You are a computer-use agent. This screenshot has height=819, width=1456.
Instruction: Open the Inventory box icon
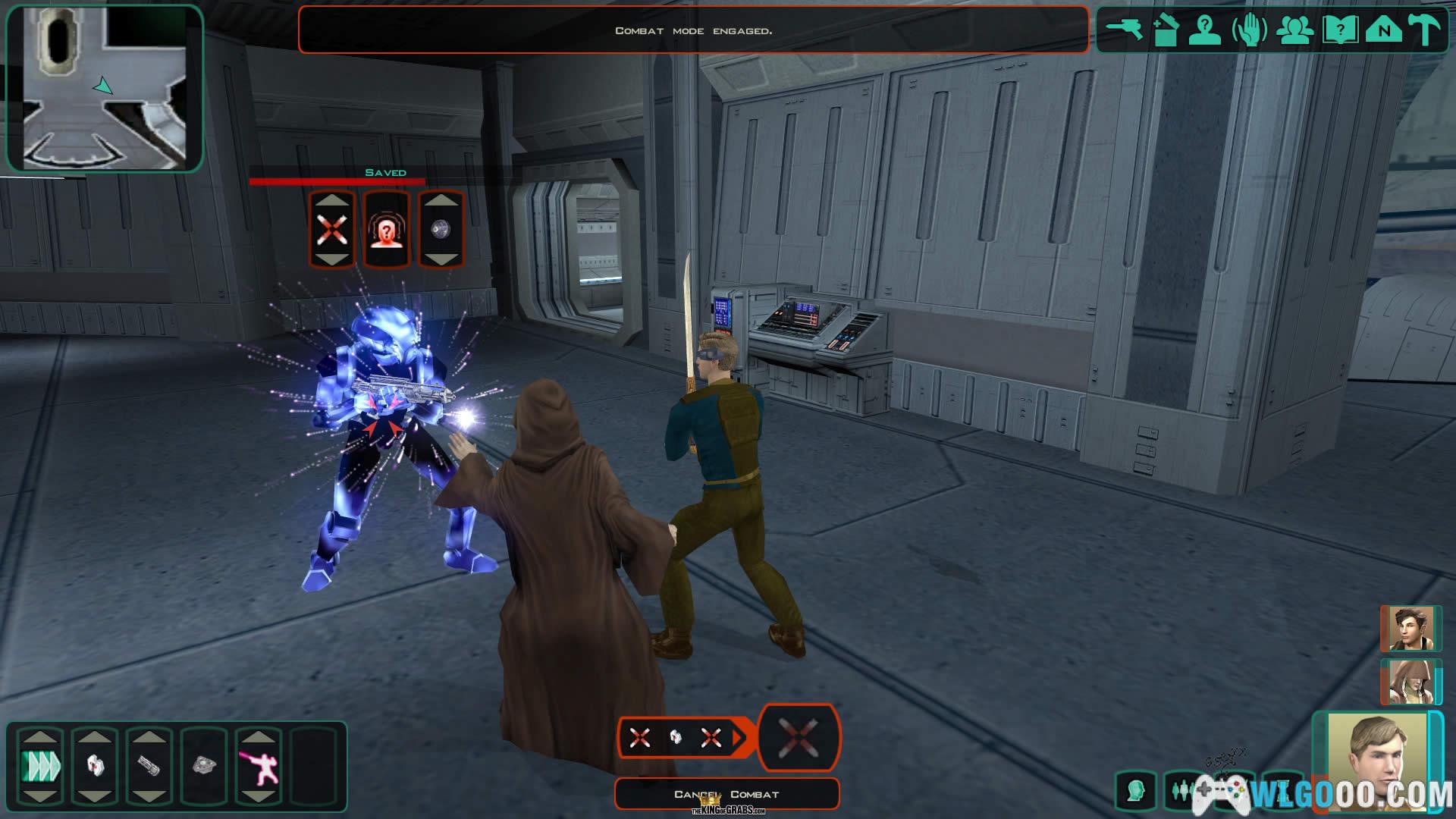(1165, 30)
